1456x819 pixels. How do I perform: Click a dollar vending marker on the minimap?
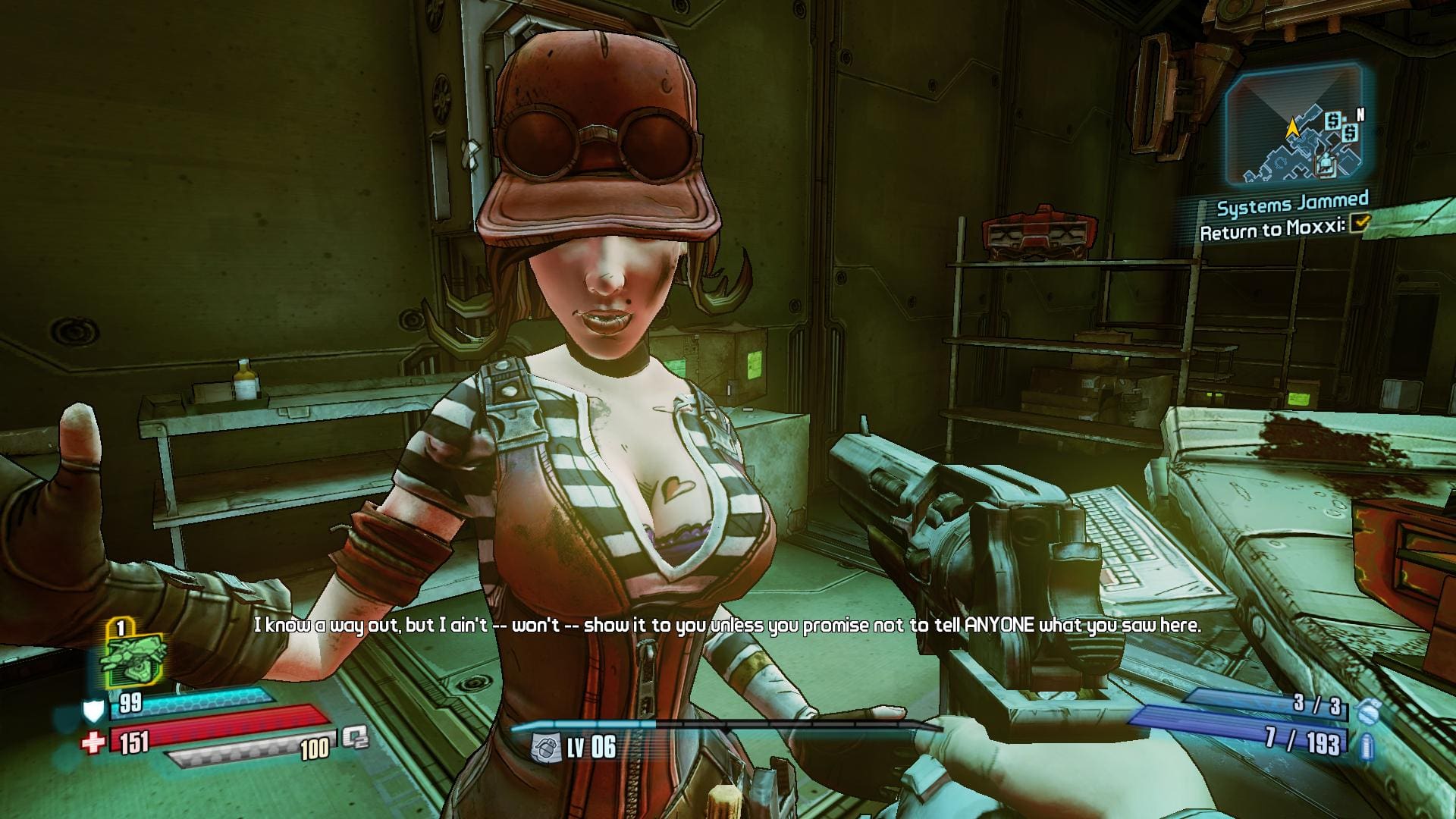click(1334, 120)
